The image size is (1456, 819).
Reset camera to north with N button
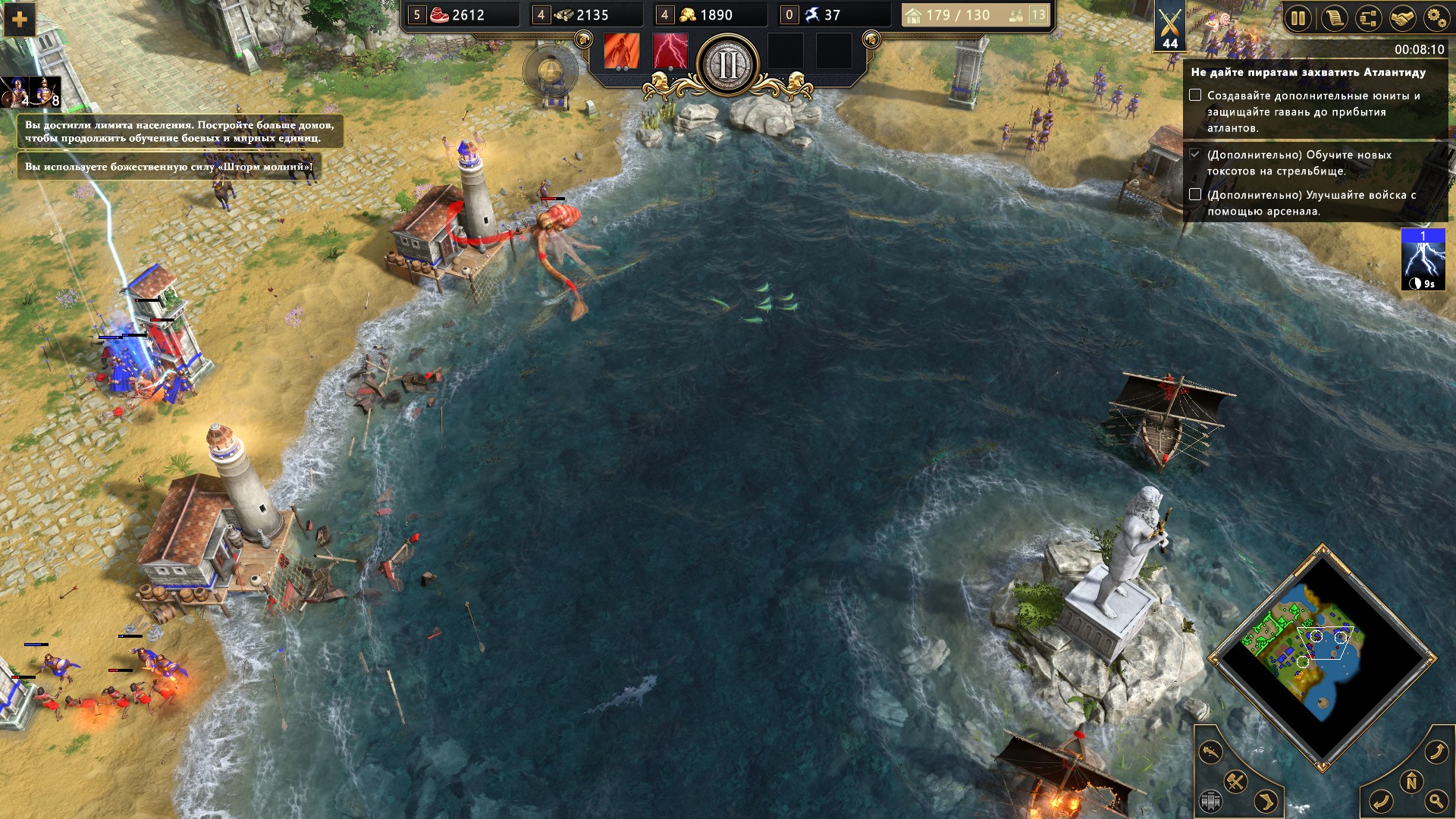click(1411, 781)
